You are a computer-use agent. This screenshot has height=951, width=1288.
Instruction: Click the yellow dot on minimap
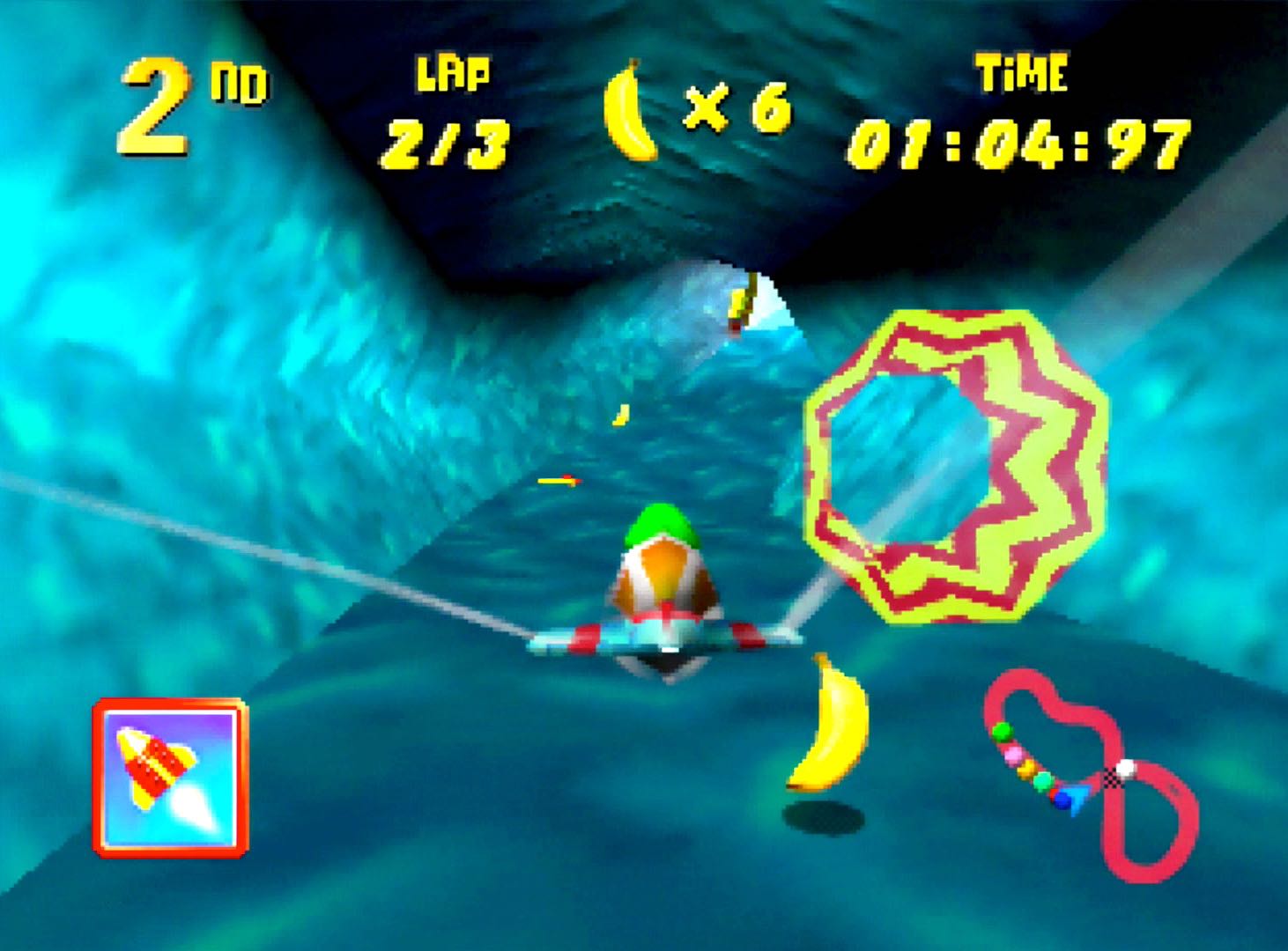(x=1026, y=769)
